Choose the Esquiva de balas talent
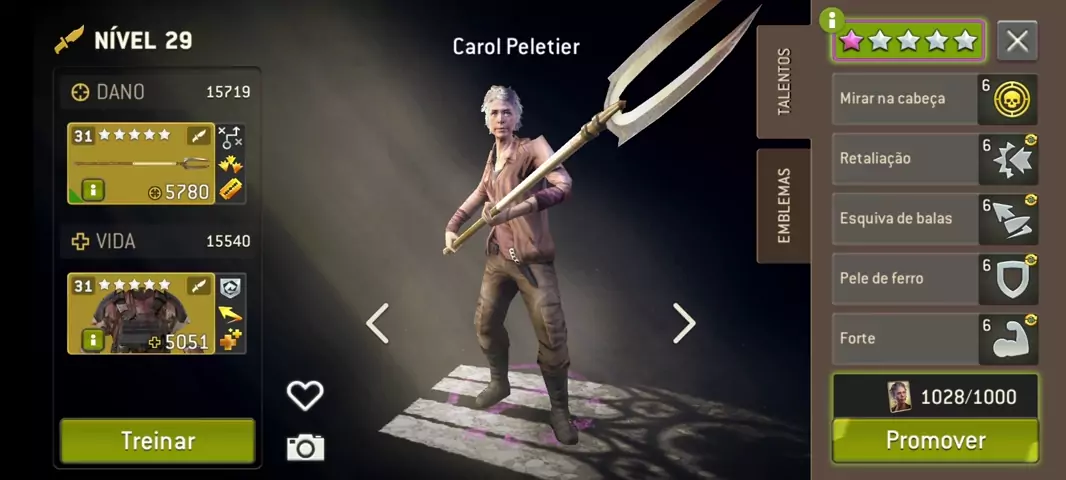1066x480 pixels. click(935, 219)
